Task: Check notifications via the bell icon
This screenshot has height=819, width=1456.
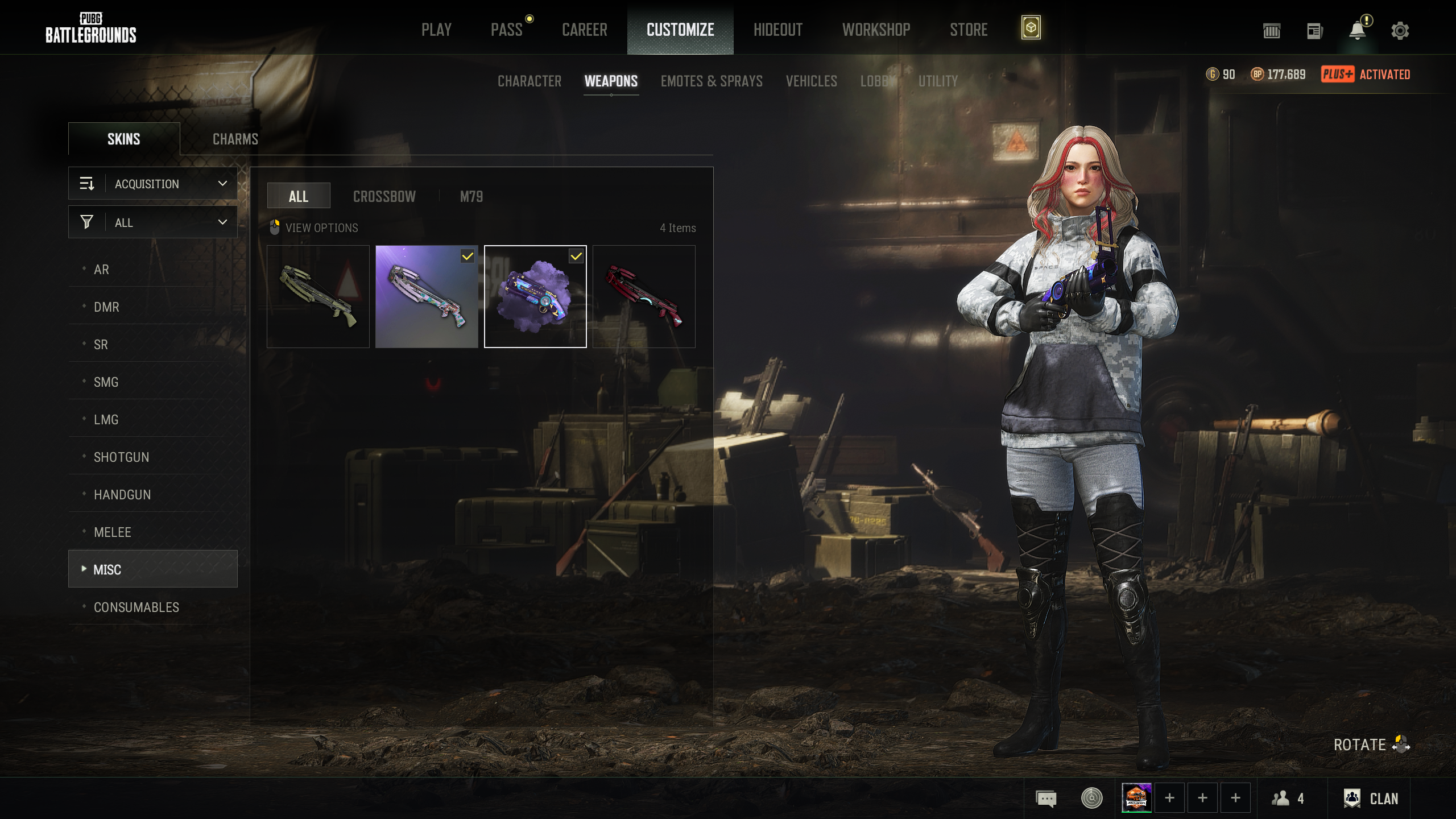Action: (1357, 31)
